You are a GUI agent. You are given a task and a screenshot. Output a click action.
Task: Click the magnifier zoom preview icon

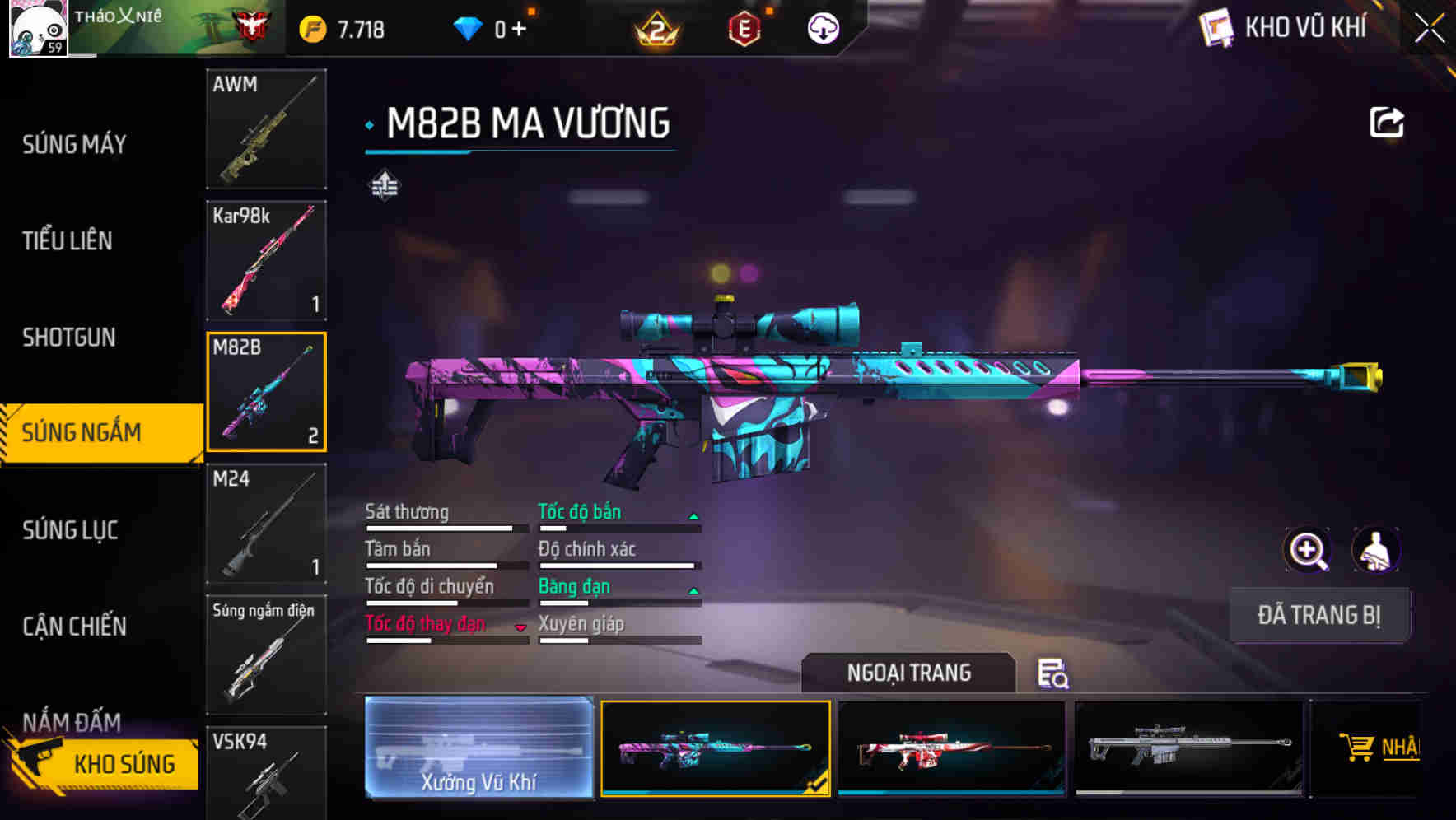click(1306, 550)
